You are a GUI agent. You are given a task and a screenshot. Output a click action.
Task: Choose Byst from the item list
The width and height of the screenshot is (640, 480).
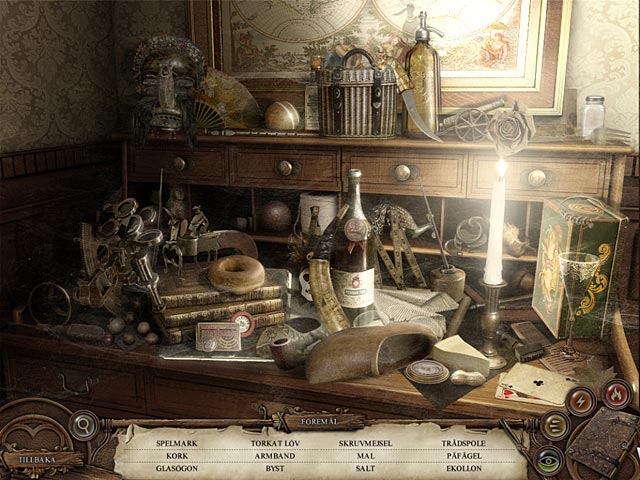(274, 467)
